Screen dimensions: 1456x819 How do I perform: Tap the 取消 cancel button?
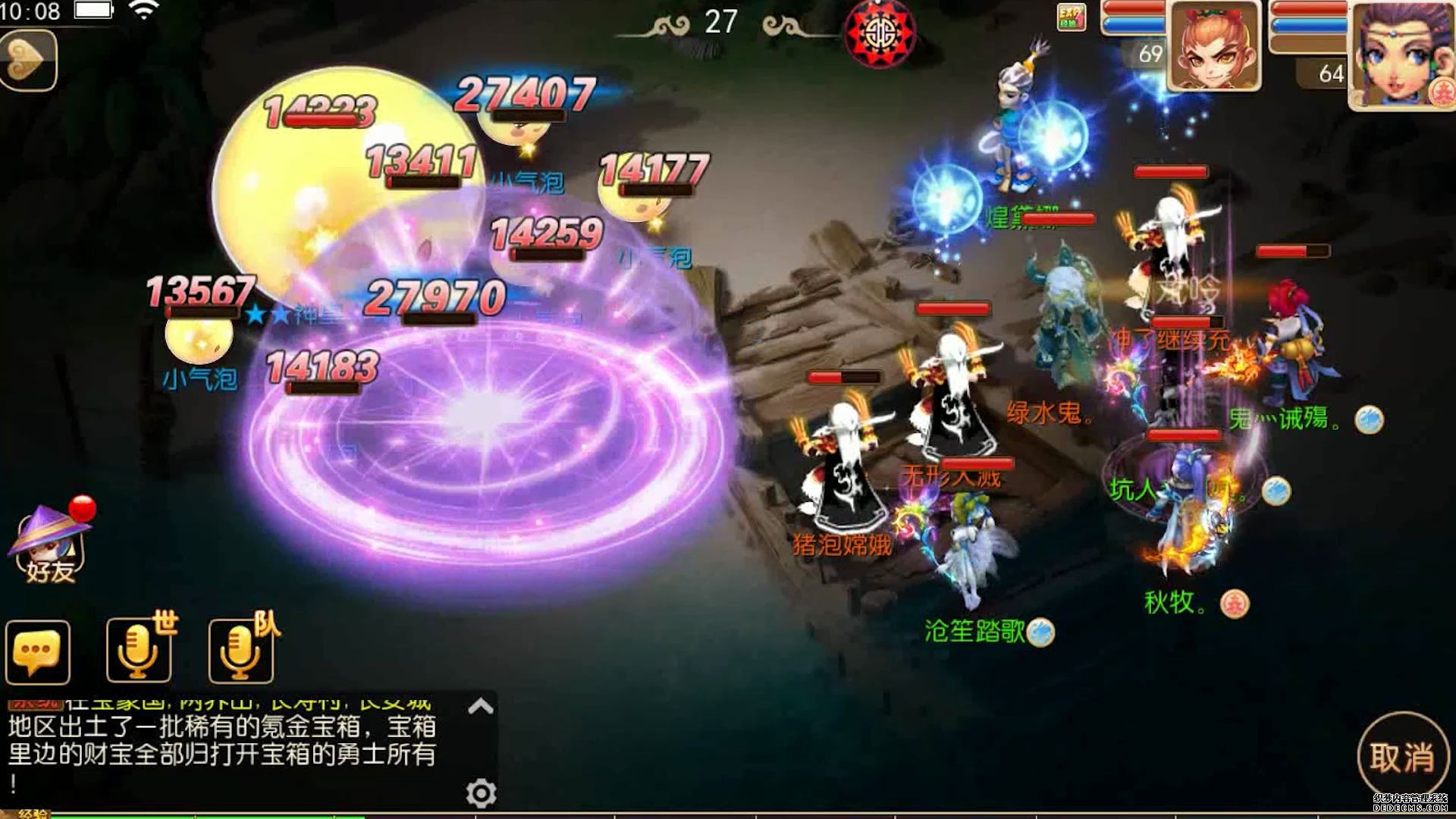pyautogui.click(x=1401, y=757)
